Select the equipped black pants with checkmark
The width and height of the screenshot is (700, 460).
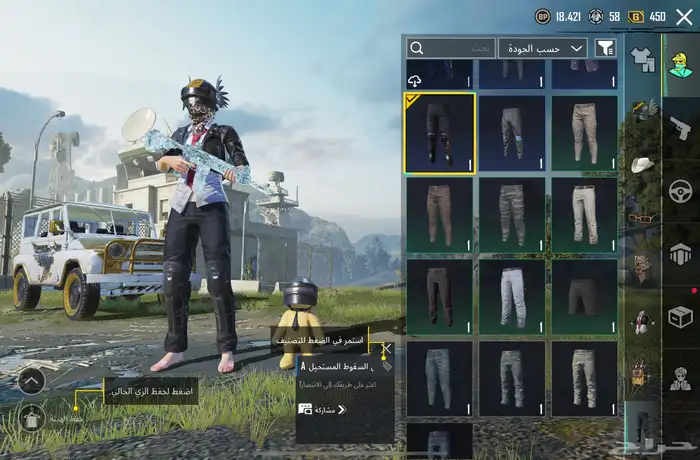tap(439, 133)
